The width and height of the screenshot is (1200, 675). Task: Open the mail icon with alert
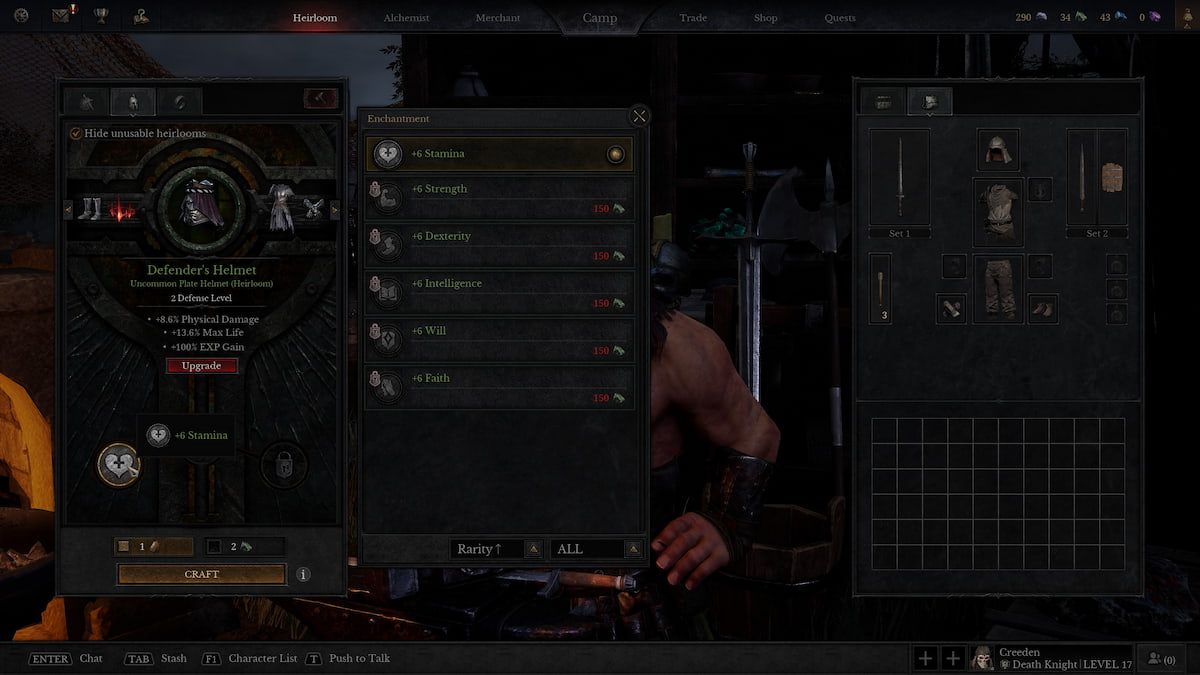click(x=62, y=16)
